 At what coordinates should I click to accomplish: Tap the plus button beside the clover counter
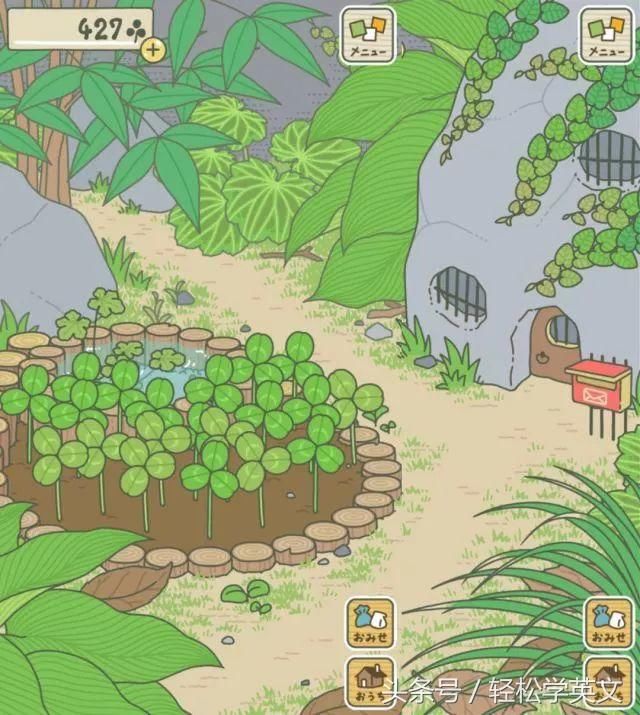[x=152, y=48]
